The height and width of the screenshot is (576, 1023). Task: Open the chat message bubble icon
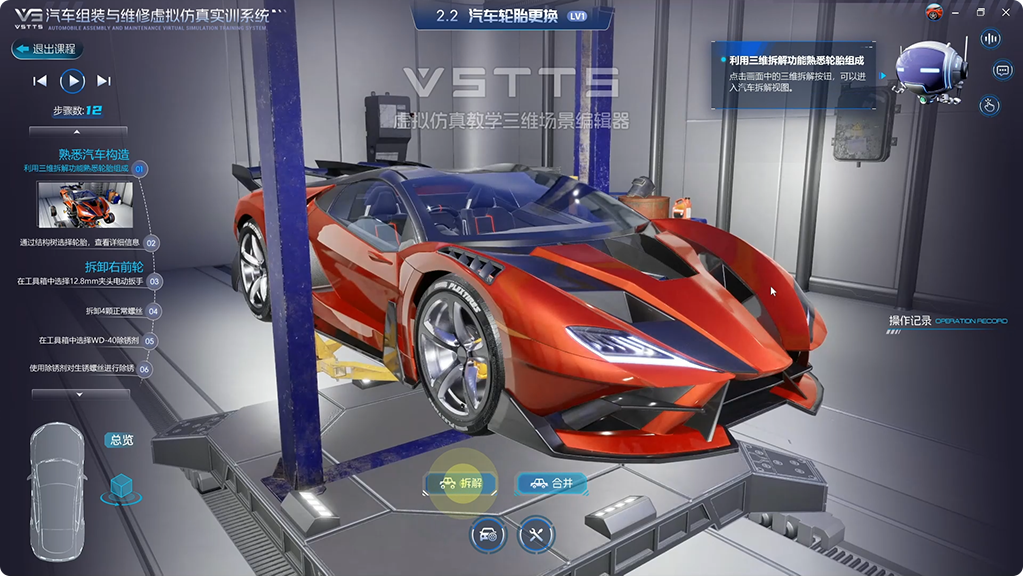click(1002, 71)
